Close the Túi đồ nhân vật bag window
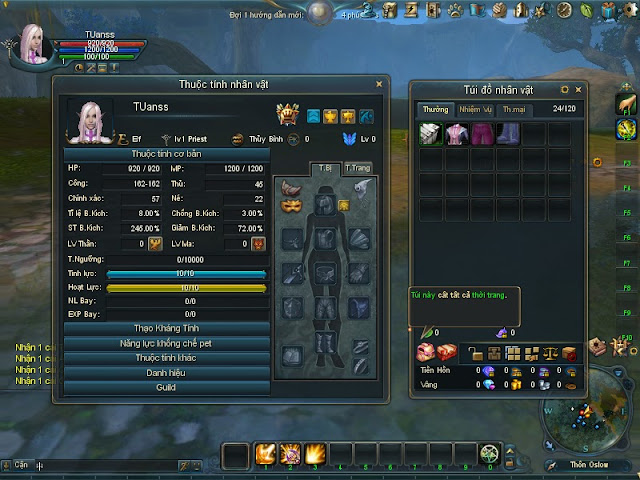This screenshot has width=640, height=480. pos(578,89)
